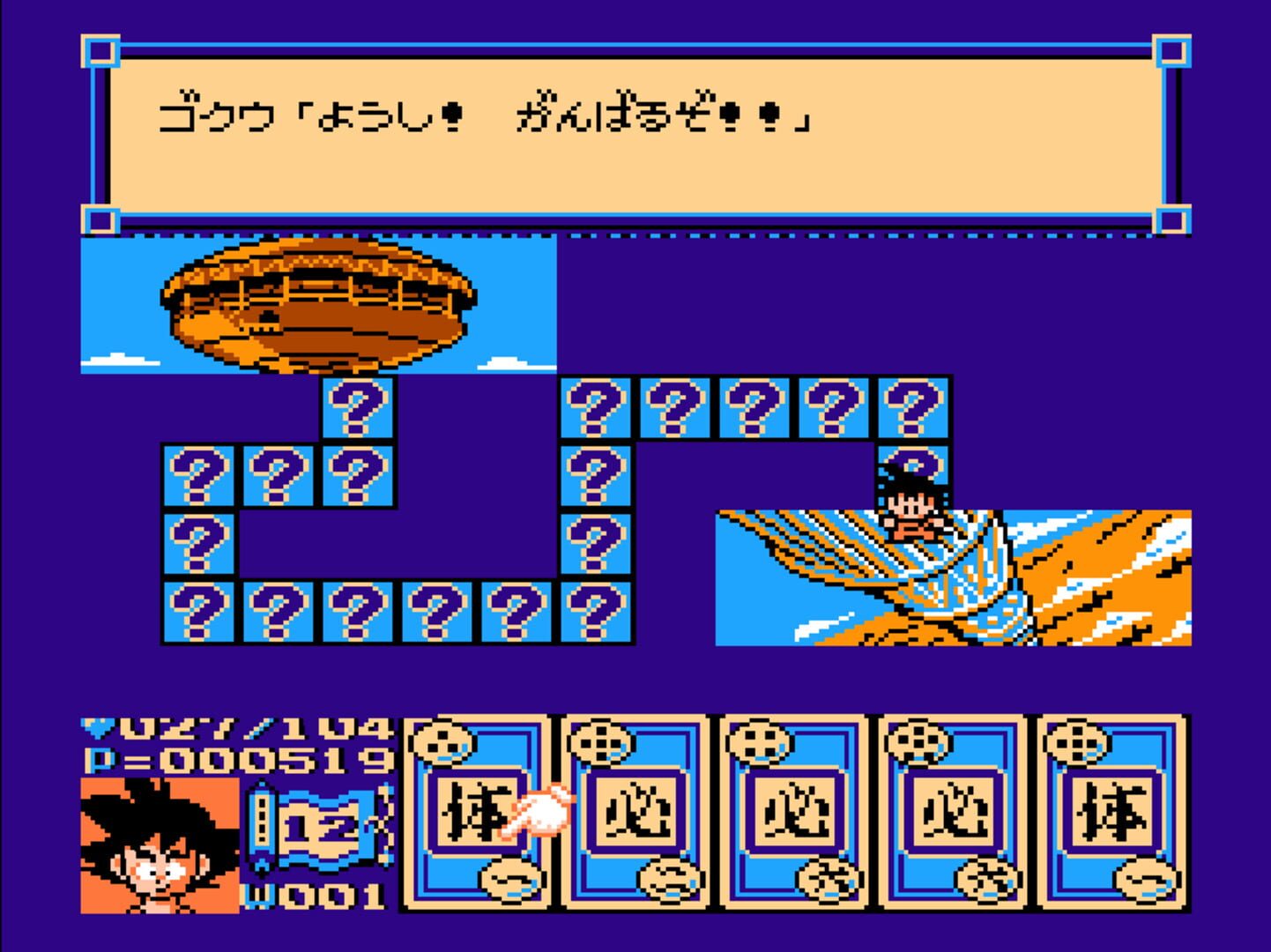Click the ? tile directly below Kame House
Viewport: 1271px width, 952px height.
pos(355,408)
